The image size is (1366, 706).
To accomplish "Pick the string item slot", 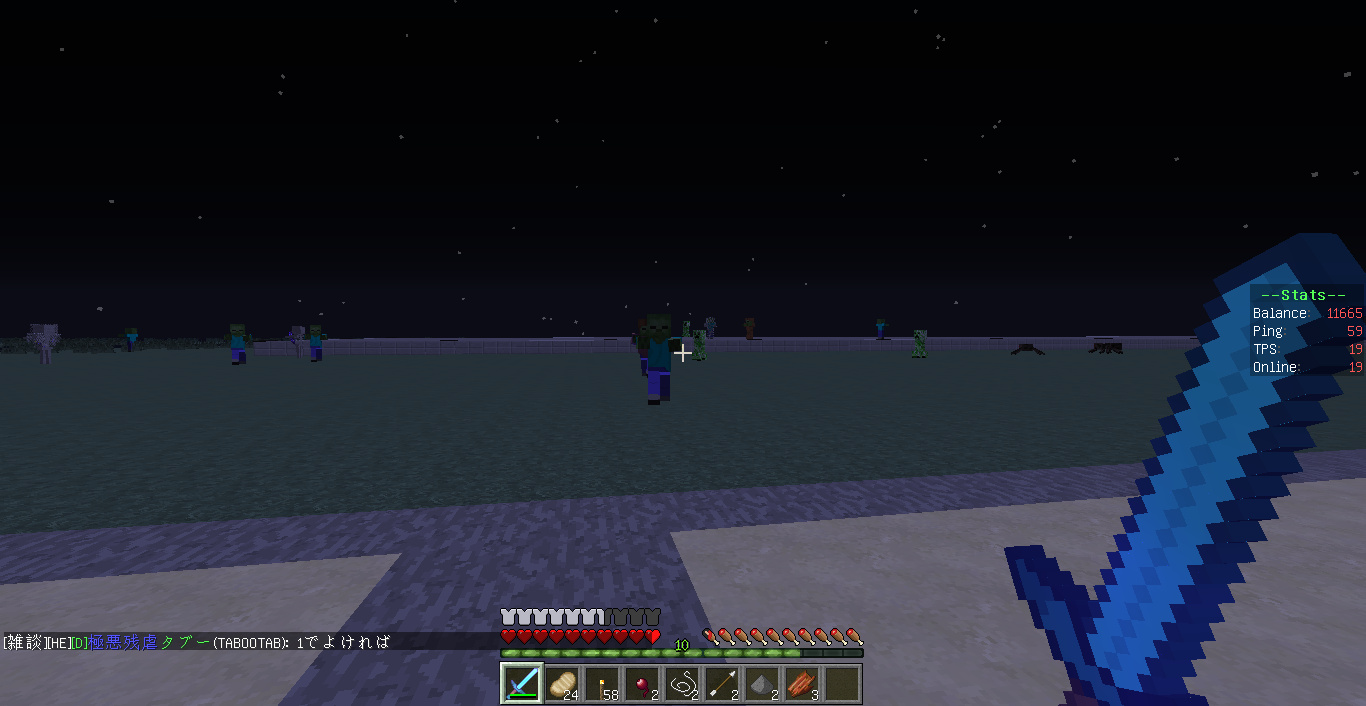I will click(x=683, y=684).
